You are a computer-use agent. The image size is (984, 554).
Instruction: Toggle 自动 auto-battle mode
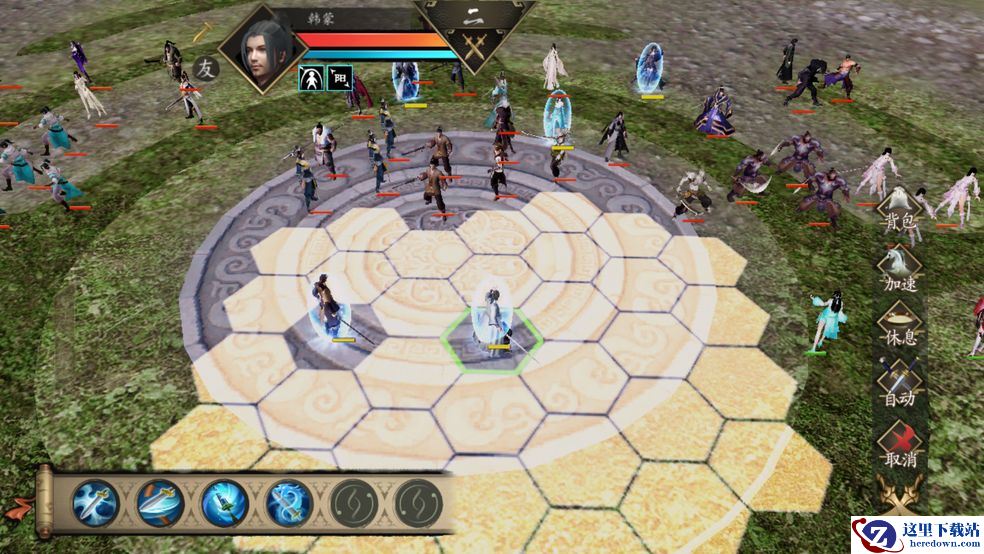click(899, 384)
